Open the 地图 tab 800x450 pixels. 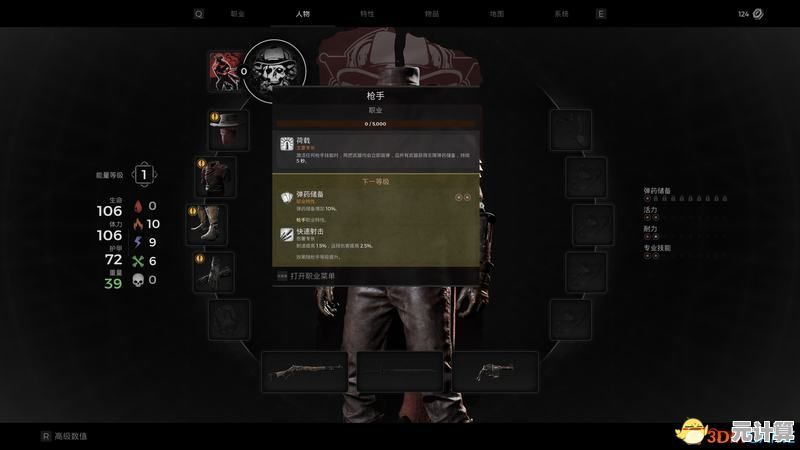(497, 14)
